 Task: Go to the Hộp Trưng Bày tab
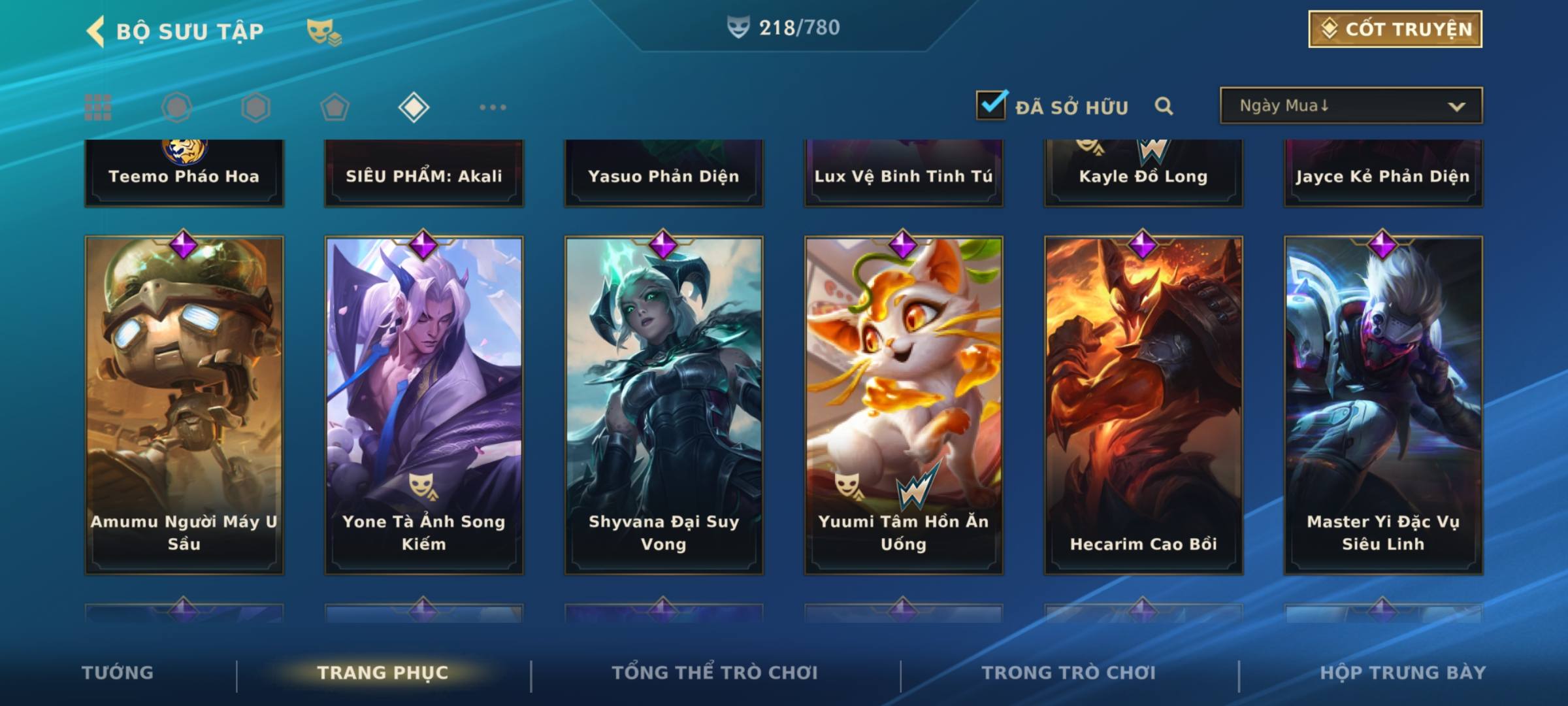tap(1403, 673)
